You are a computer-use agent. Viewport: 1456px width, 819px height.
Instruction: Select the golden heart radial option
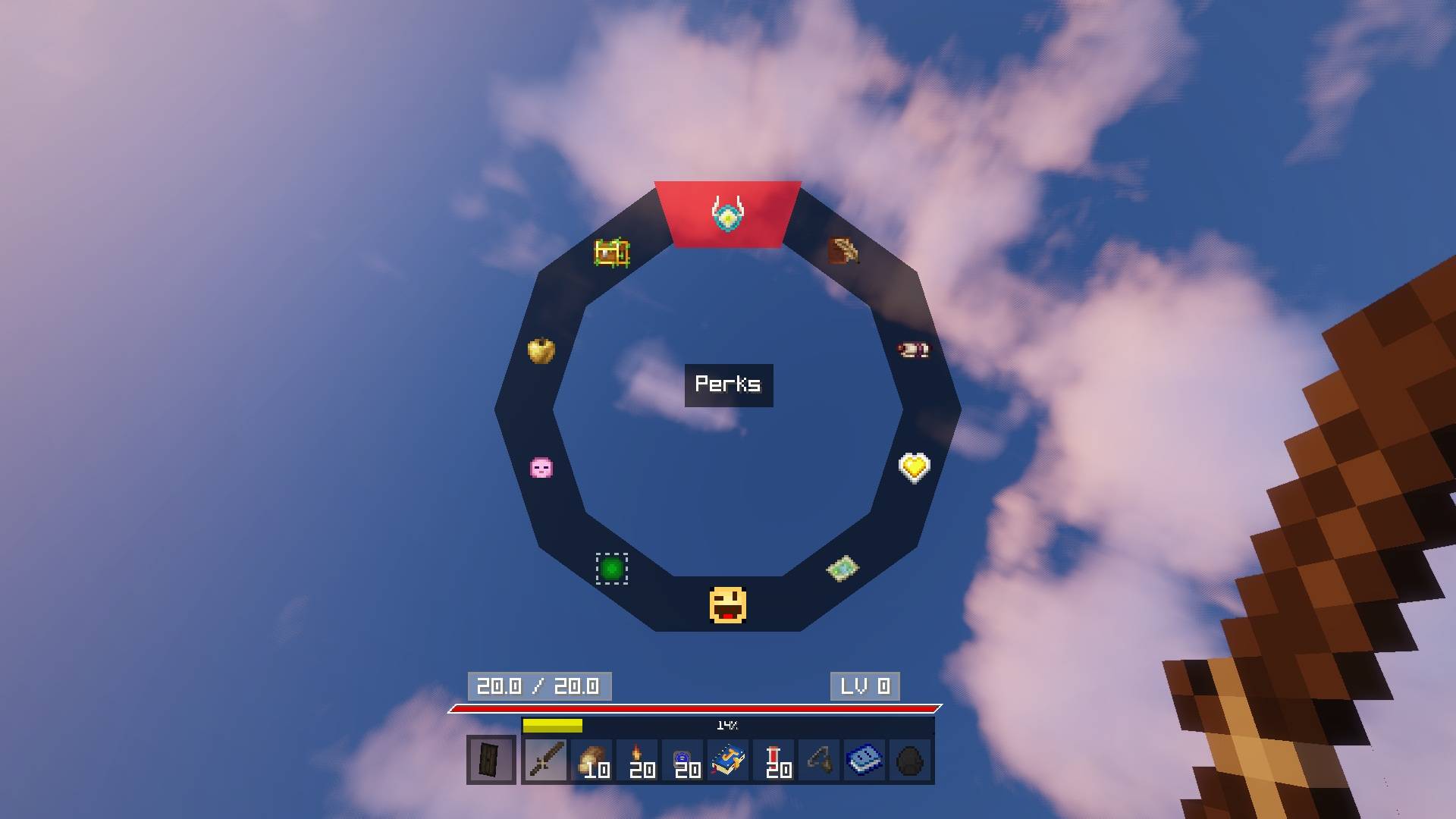pyautogui.click(x=914, y=467)
